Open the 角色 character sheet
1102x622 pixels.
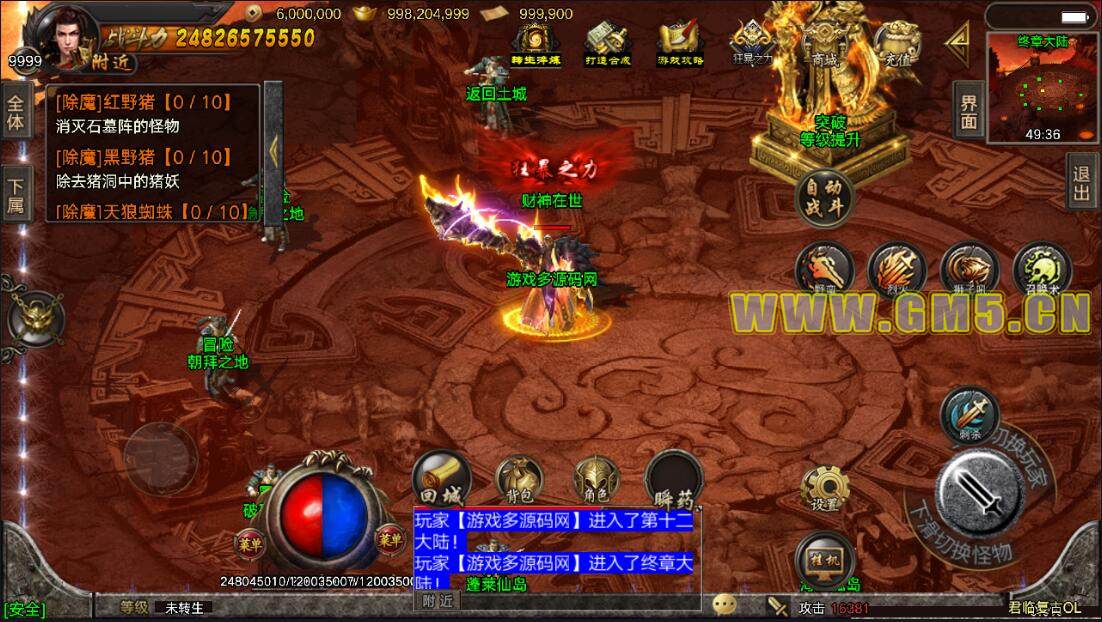[596, 479]
